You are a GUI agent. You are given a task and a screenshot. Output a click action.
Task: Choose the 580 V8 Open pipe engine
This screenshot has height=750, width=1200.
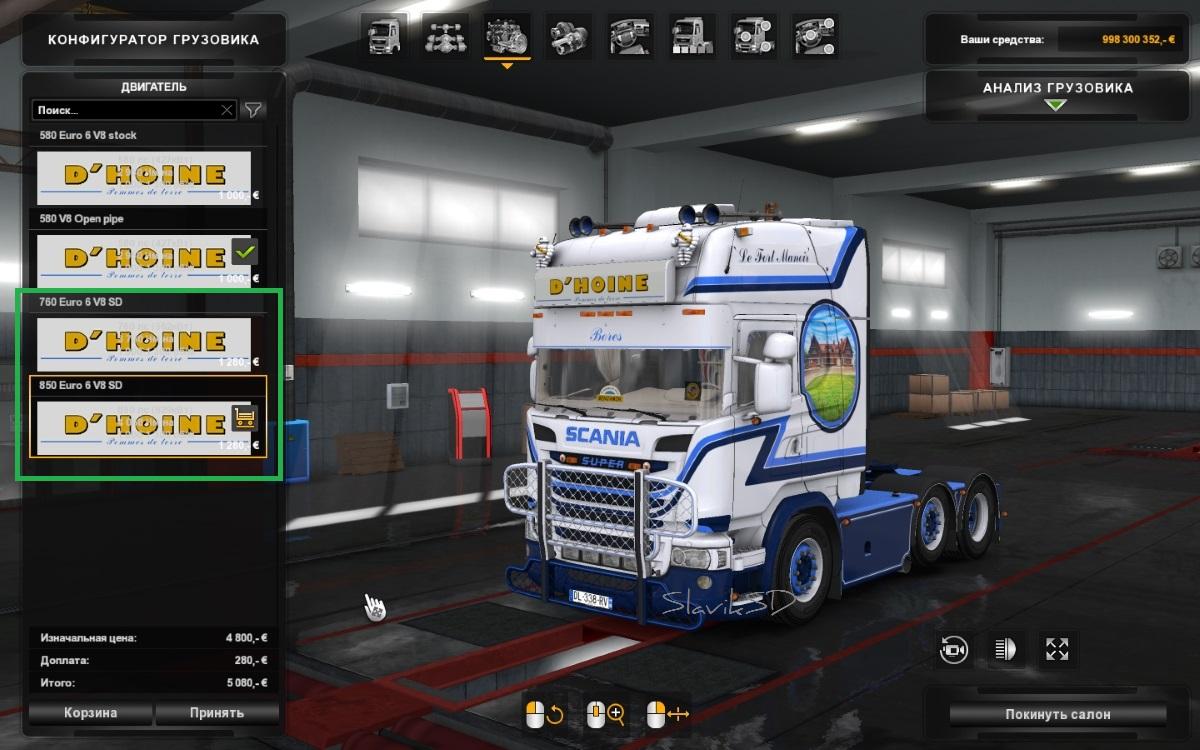(143, 260)
